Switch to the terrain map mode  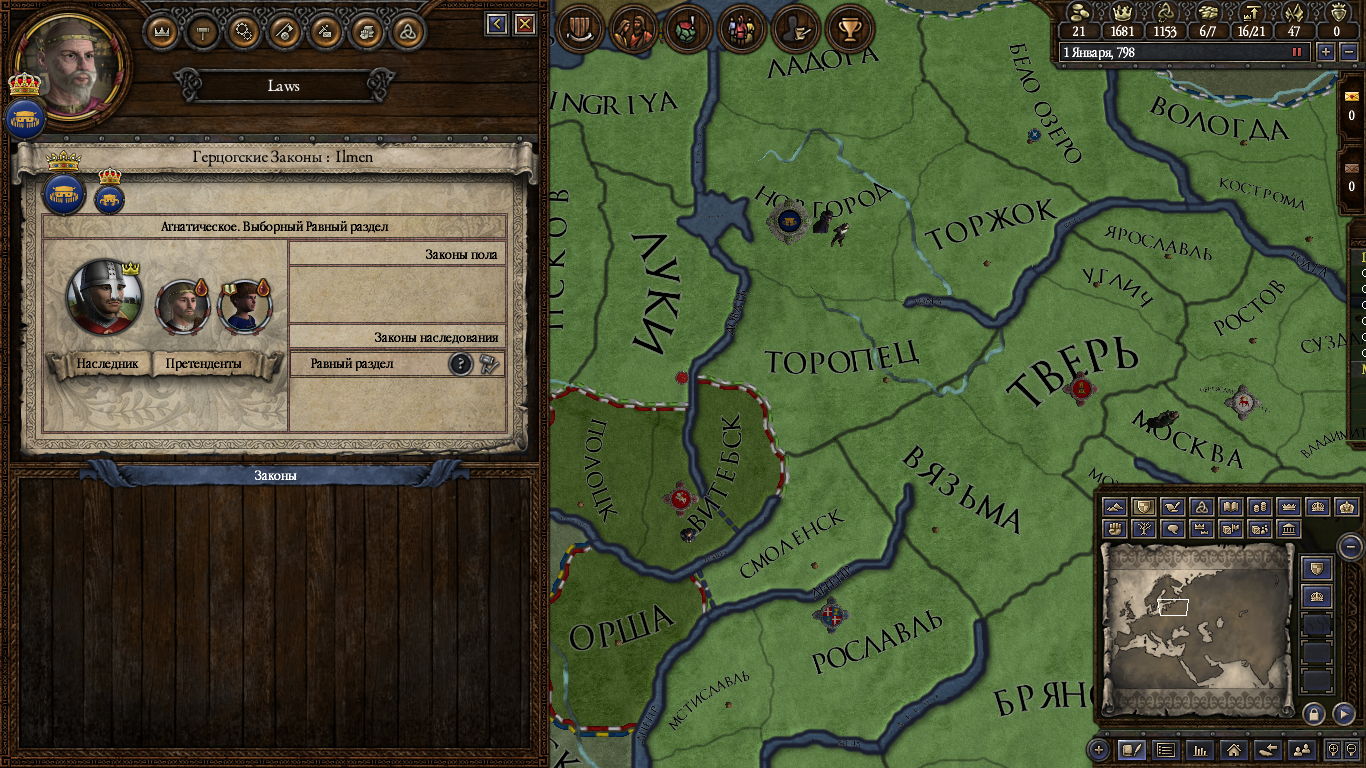pyautogui.click(x=1115, y=508)
